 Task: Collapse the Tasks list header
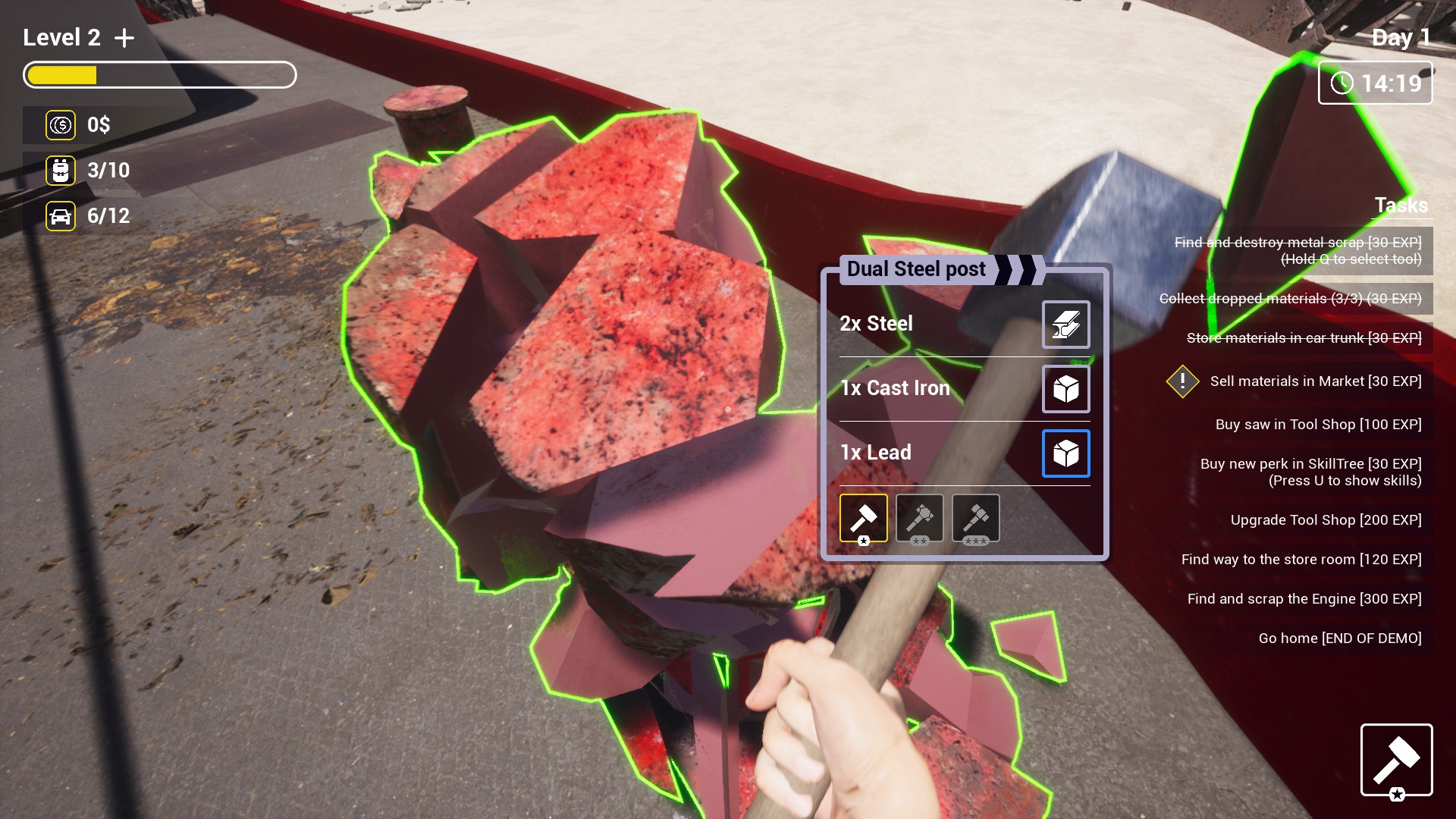(x=1399, y=206)
